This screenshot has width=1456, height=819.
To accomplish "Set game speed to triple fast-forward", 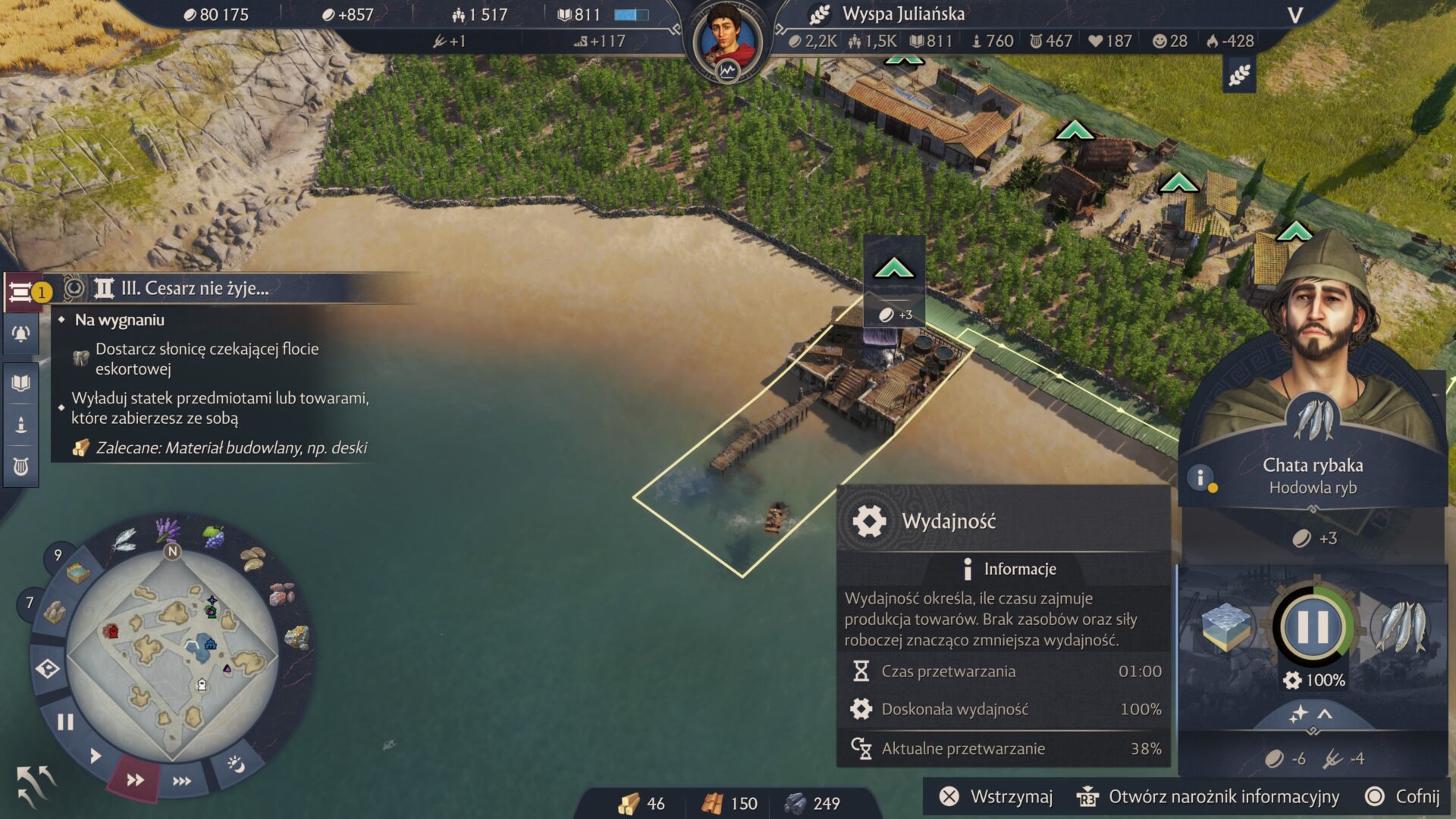I will (182, 781).
